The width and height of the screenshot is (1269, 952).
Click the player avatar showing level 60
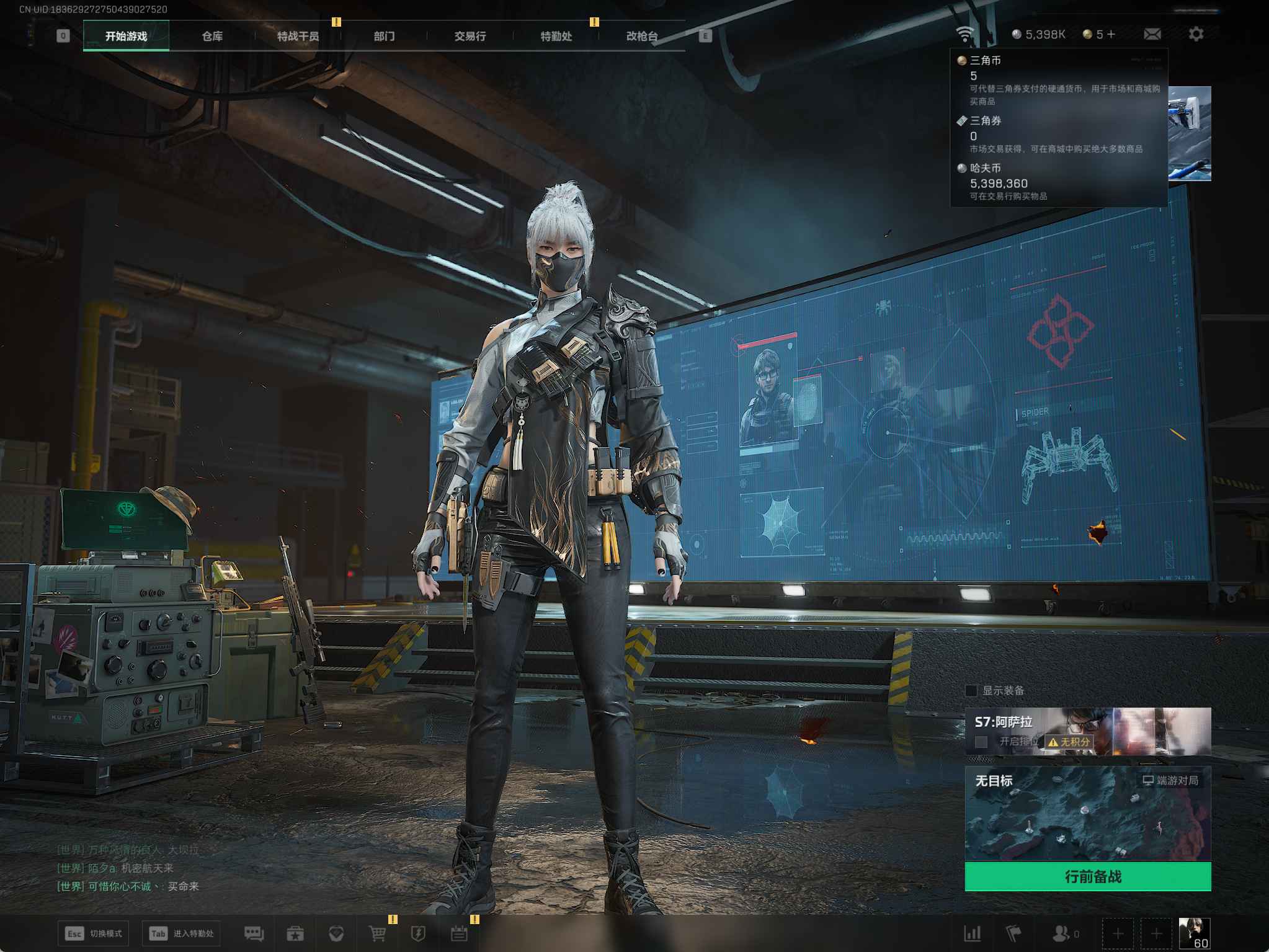(x=1194, y=933)
